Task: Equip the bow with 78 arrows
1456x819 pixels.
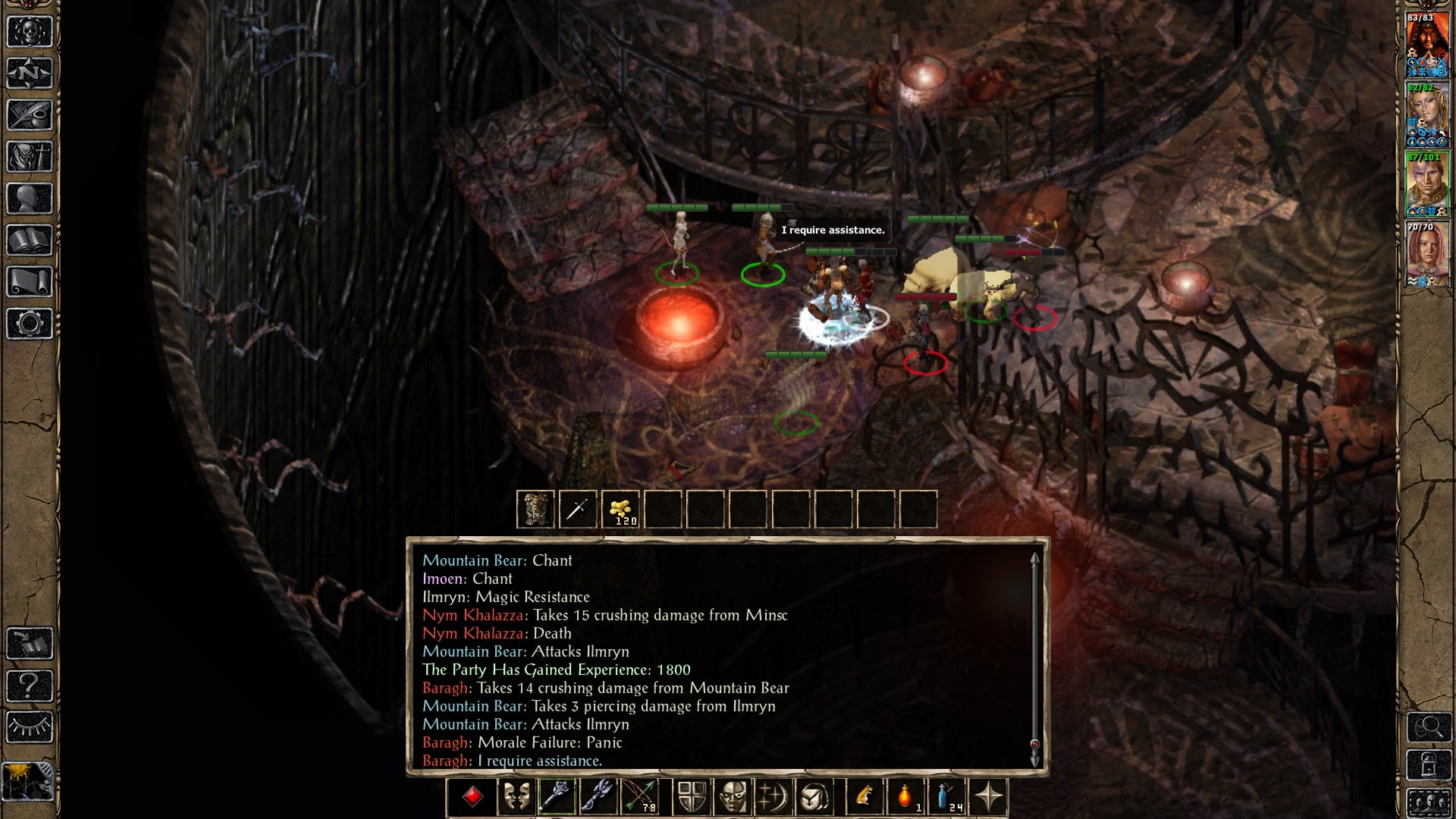Action: (x=640, y=796)
